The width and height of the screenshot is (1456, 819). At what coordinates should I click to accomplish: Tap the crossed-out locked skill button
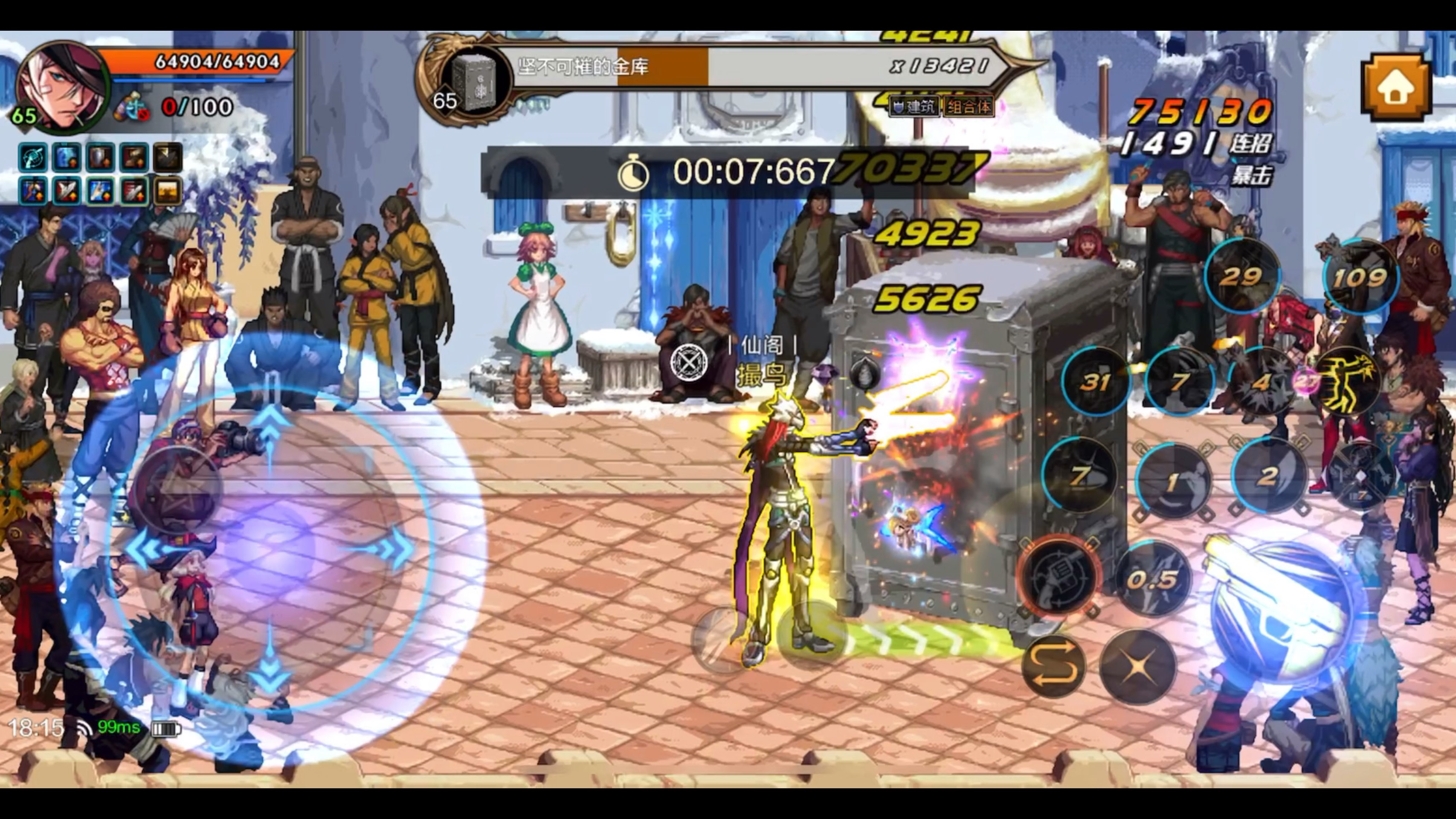(1361, 478)
